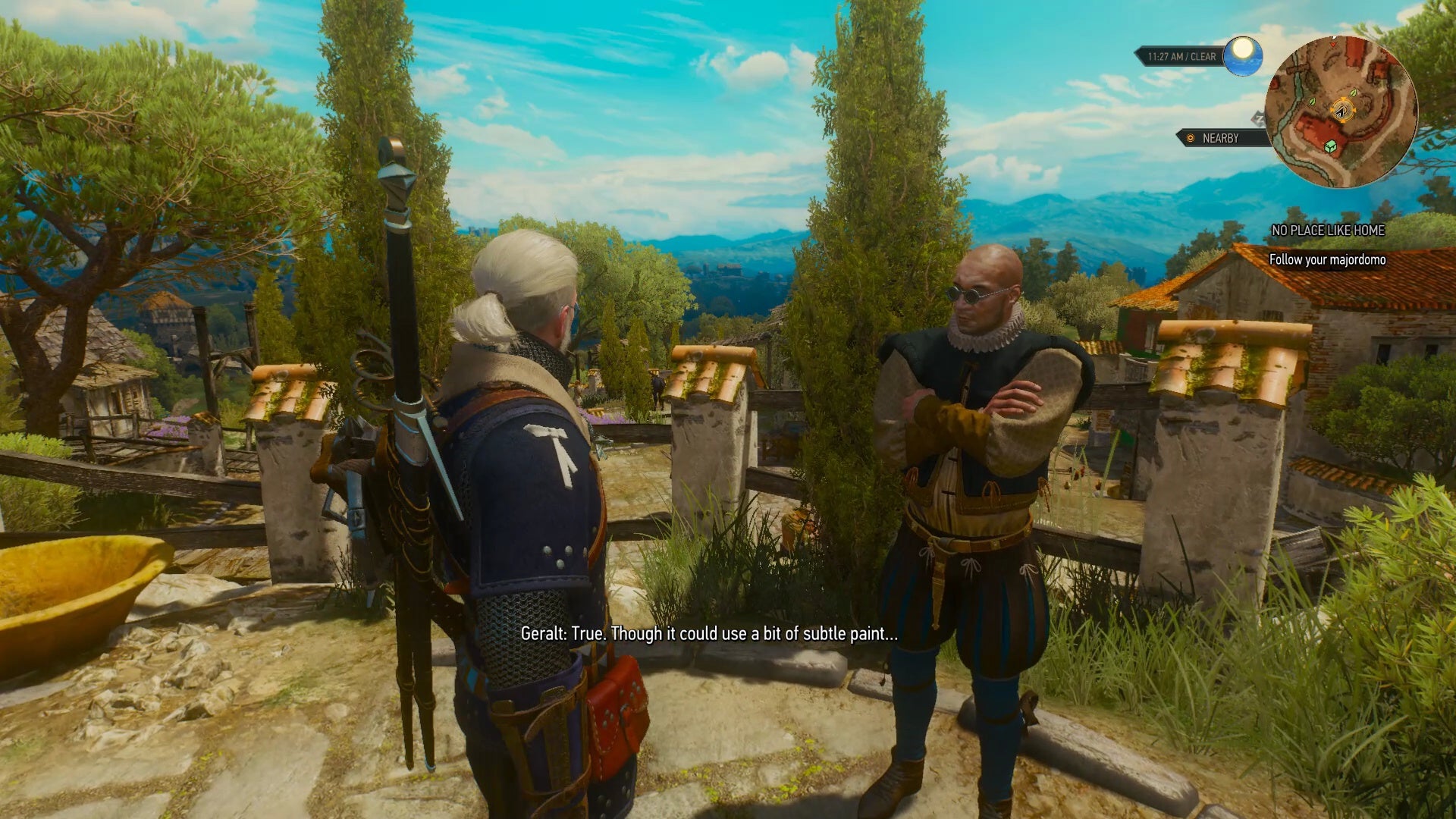Viewport: 1456px width, 819px height.
Task: Select the No Place Like Home quest tracker
Action: pos(1327,231)
